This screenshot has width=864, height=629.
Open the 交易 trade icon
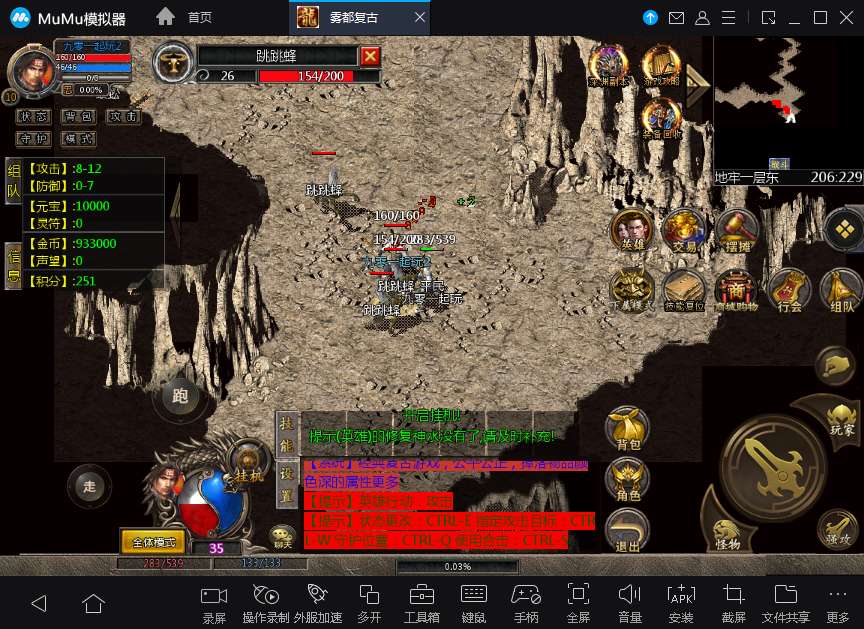(x=685, y=230)
